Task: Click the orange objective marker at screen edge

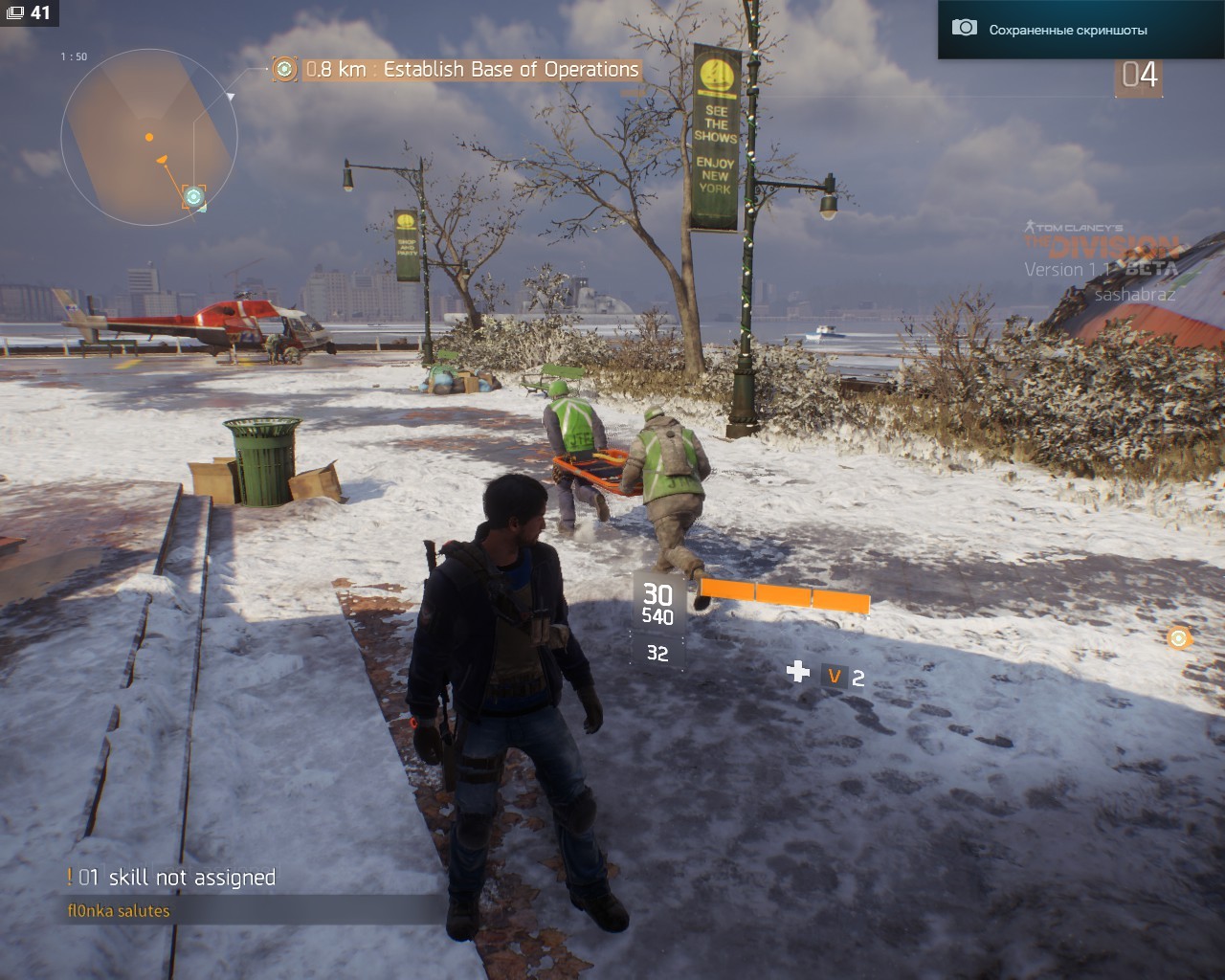Action: (1179, 637)
